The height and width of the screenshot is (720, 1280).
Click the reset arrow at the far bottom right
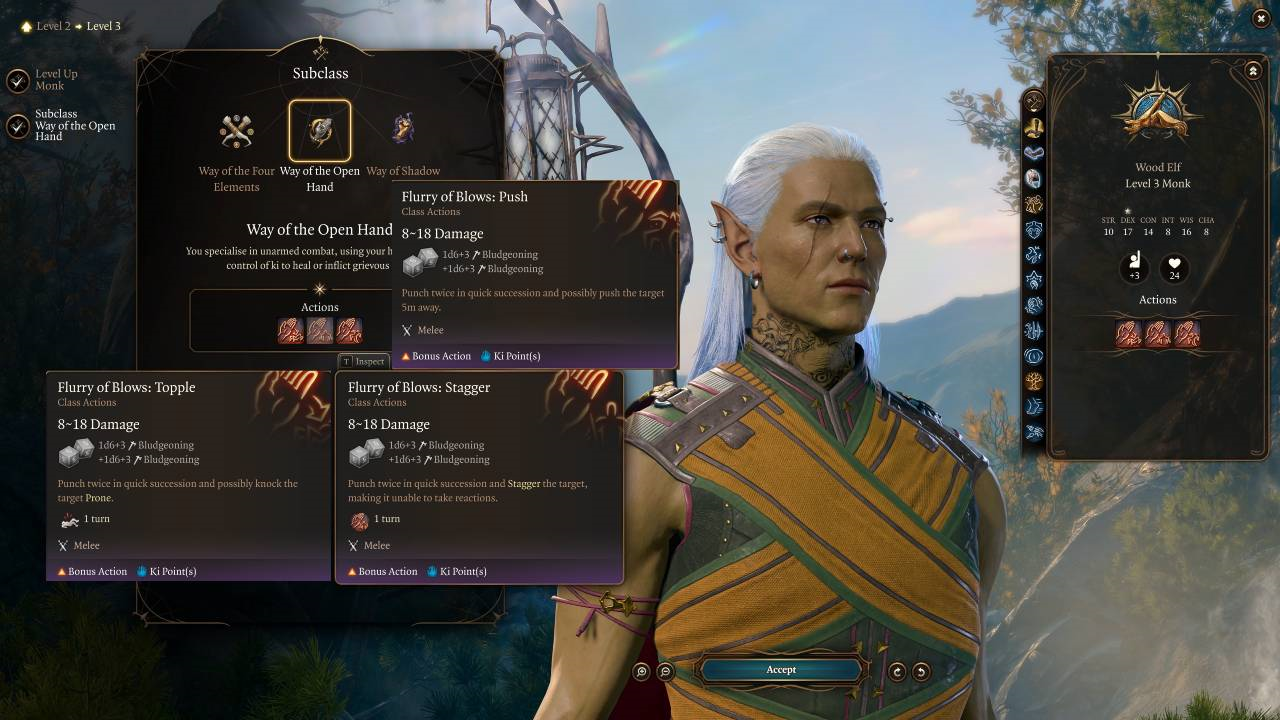tap(921, 670)
